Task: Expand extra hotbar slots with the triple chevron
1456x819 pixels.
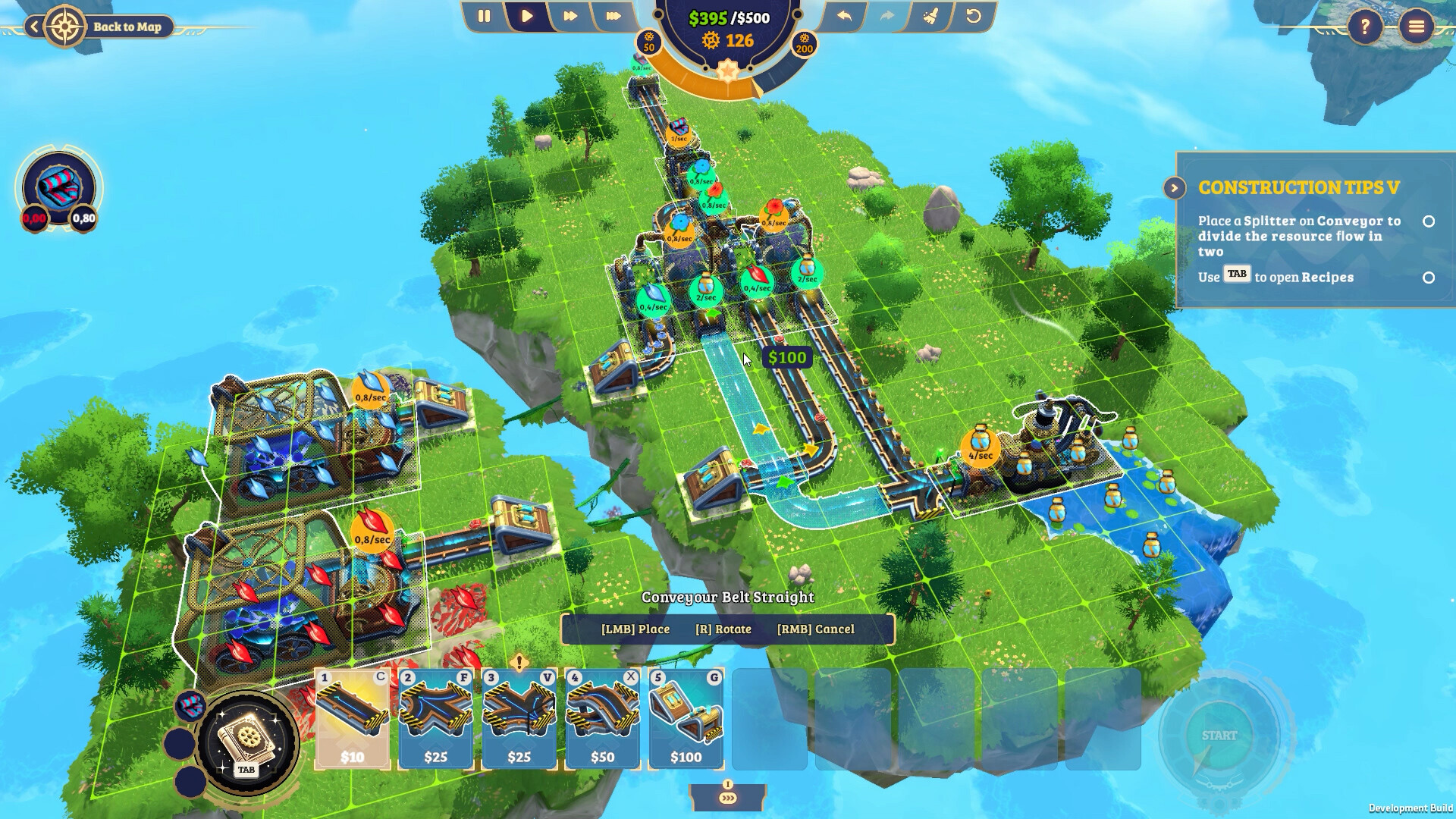Action: (x=730, y=797)
